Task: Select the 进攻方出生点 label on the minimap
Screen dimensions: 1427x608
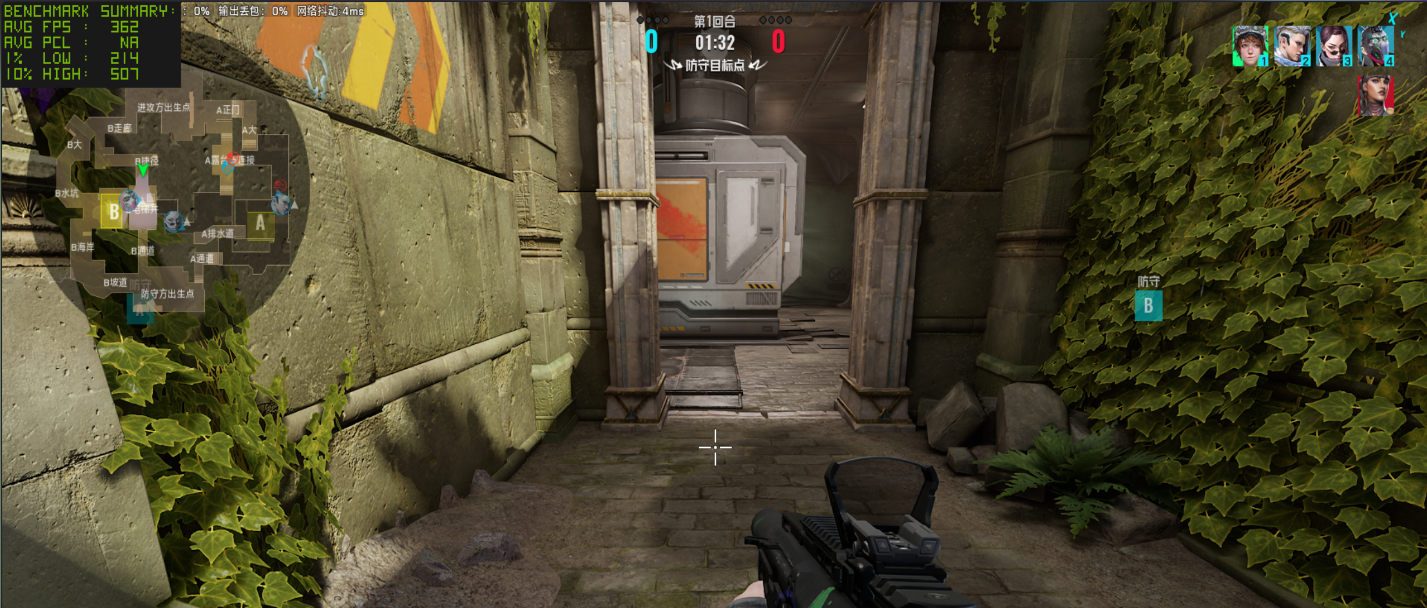Action: 164,107
